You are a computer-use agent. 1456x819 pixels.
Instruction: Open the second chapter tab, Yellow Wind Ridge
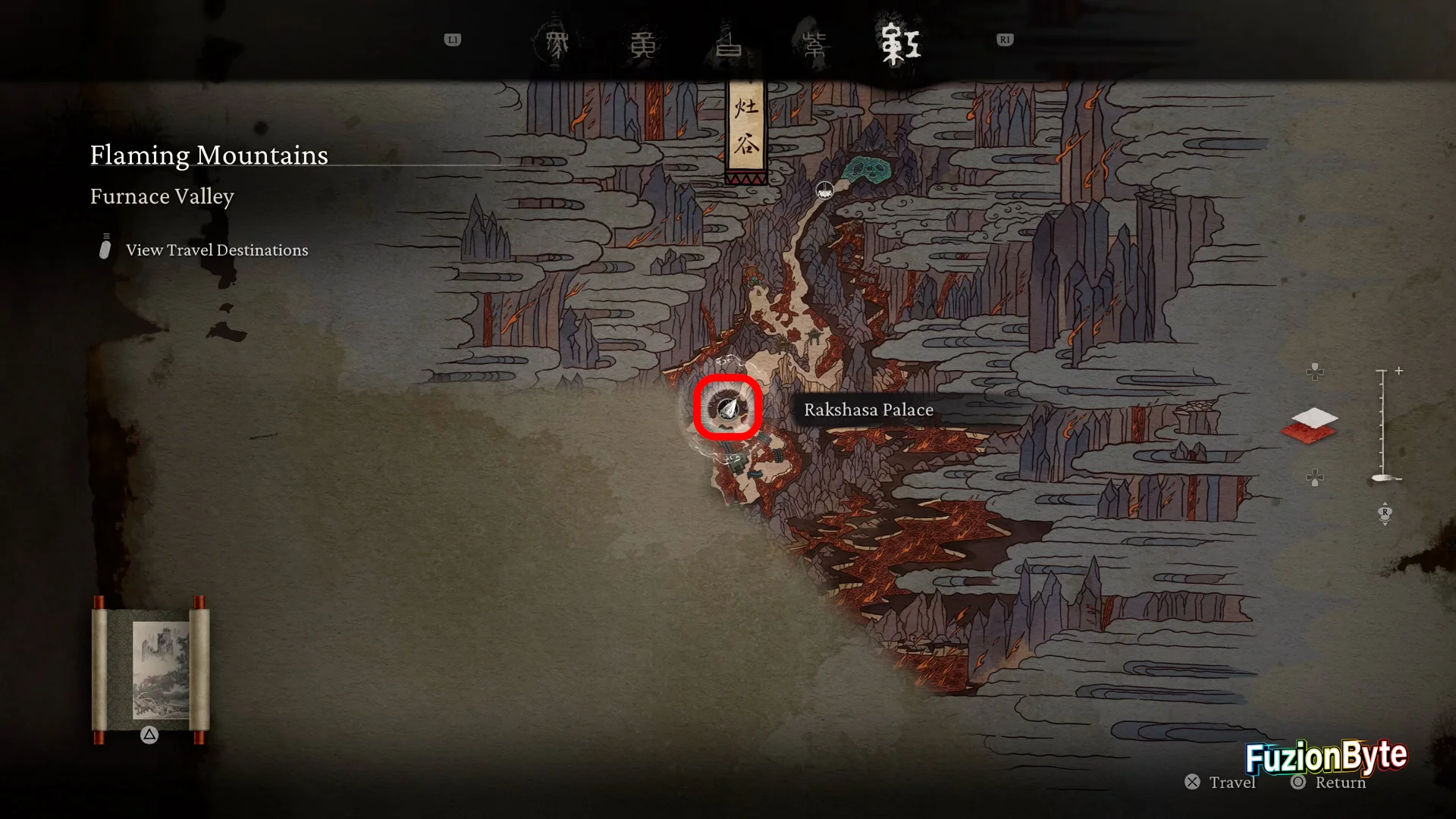click(642, 44)
